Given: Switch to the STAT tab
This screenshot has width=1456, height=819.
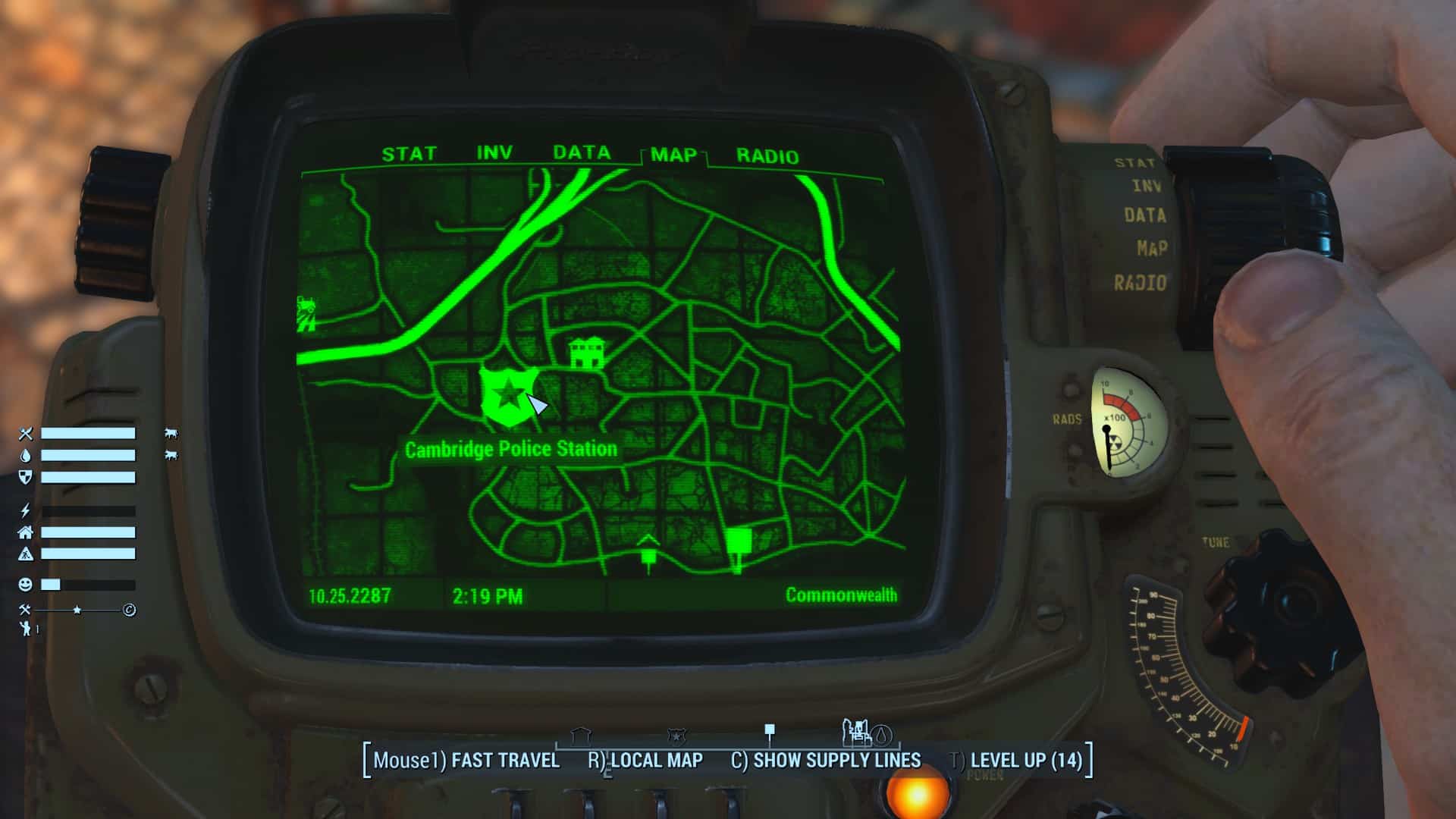Looking at the screenshot, I should 409,154.
